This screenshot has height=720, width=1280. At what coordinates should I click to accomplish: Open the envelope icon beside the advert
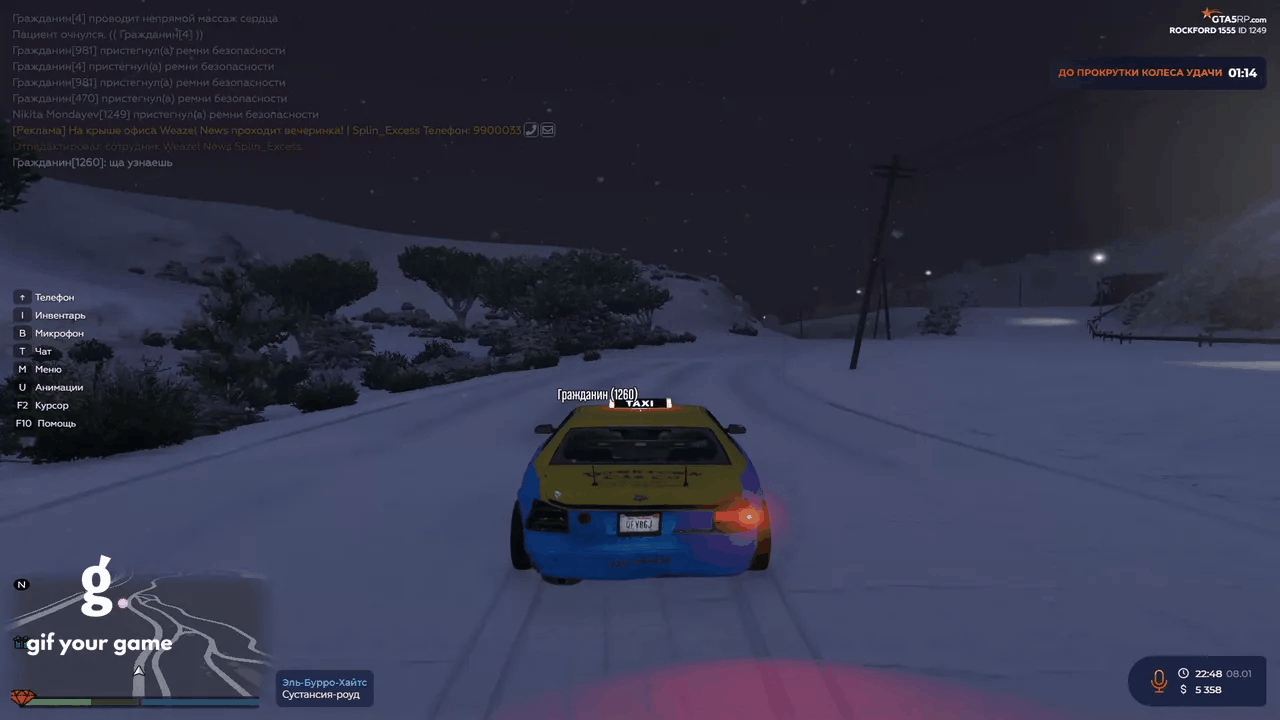(547, 130)
